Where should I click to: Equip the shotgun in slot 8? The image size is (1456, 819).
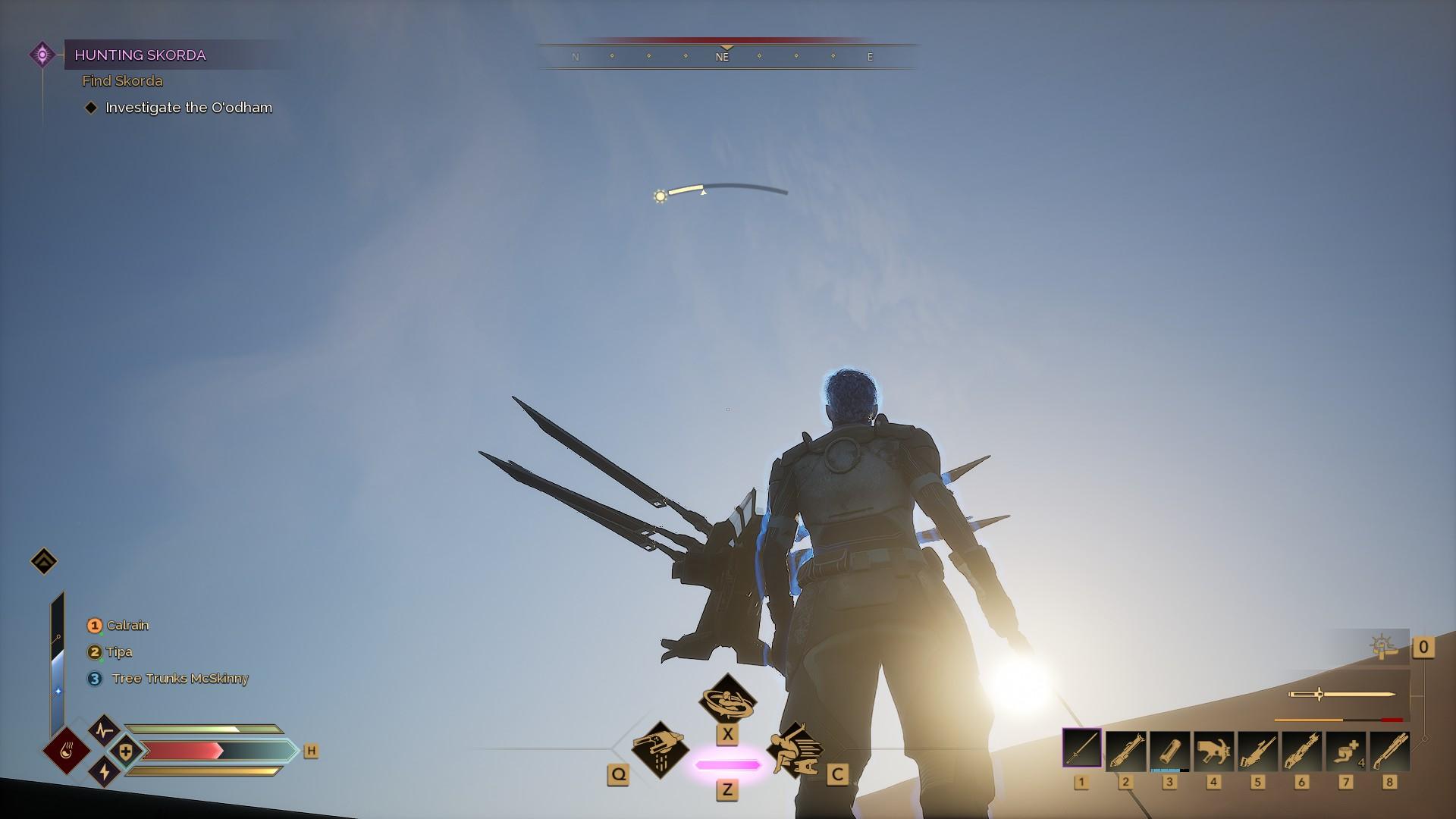(1389, 750)
